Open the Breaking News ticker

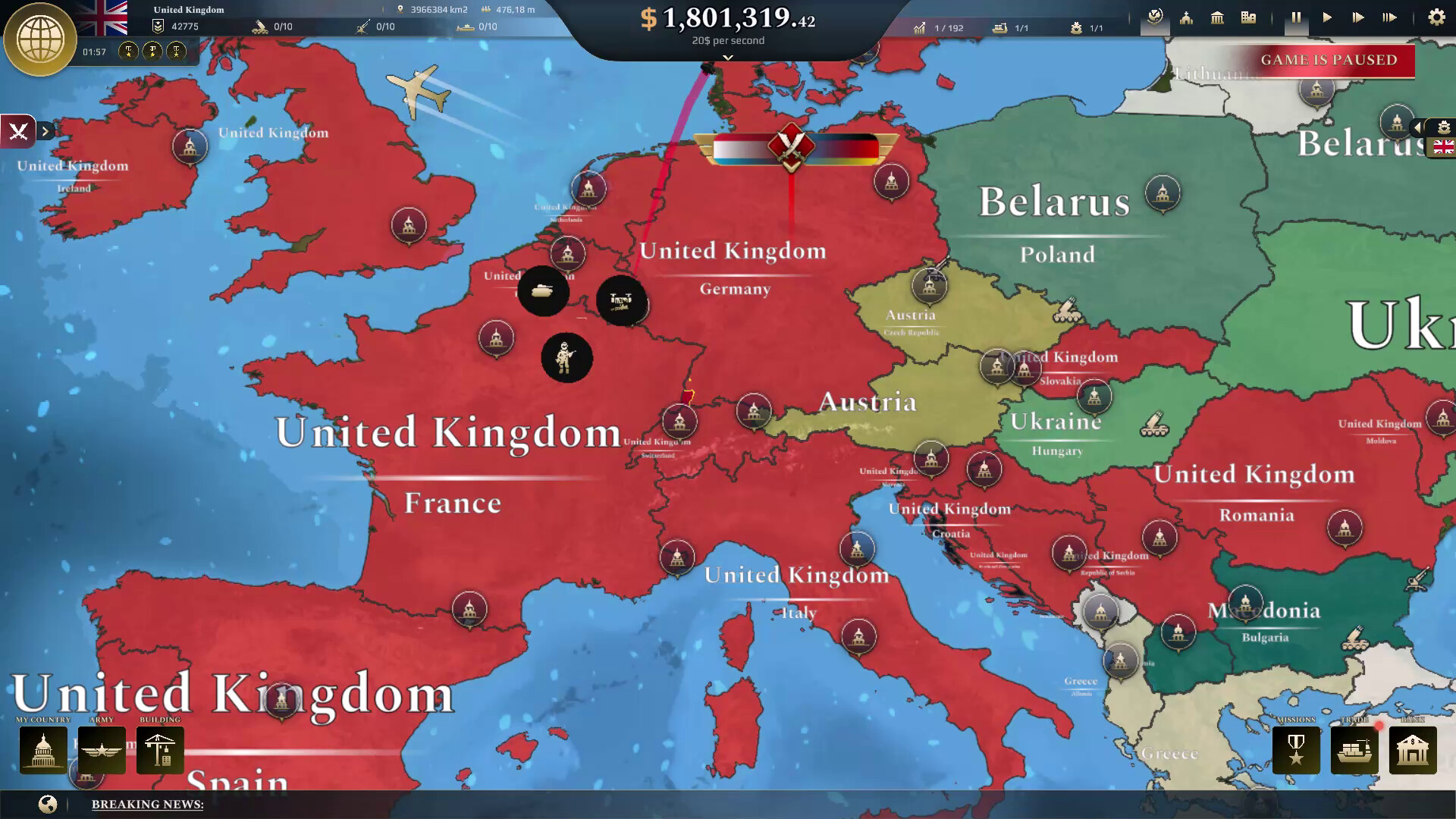(147, 805)
